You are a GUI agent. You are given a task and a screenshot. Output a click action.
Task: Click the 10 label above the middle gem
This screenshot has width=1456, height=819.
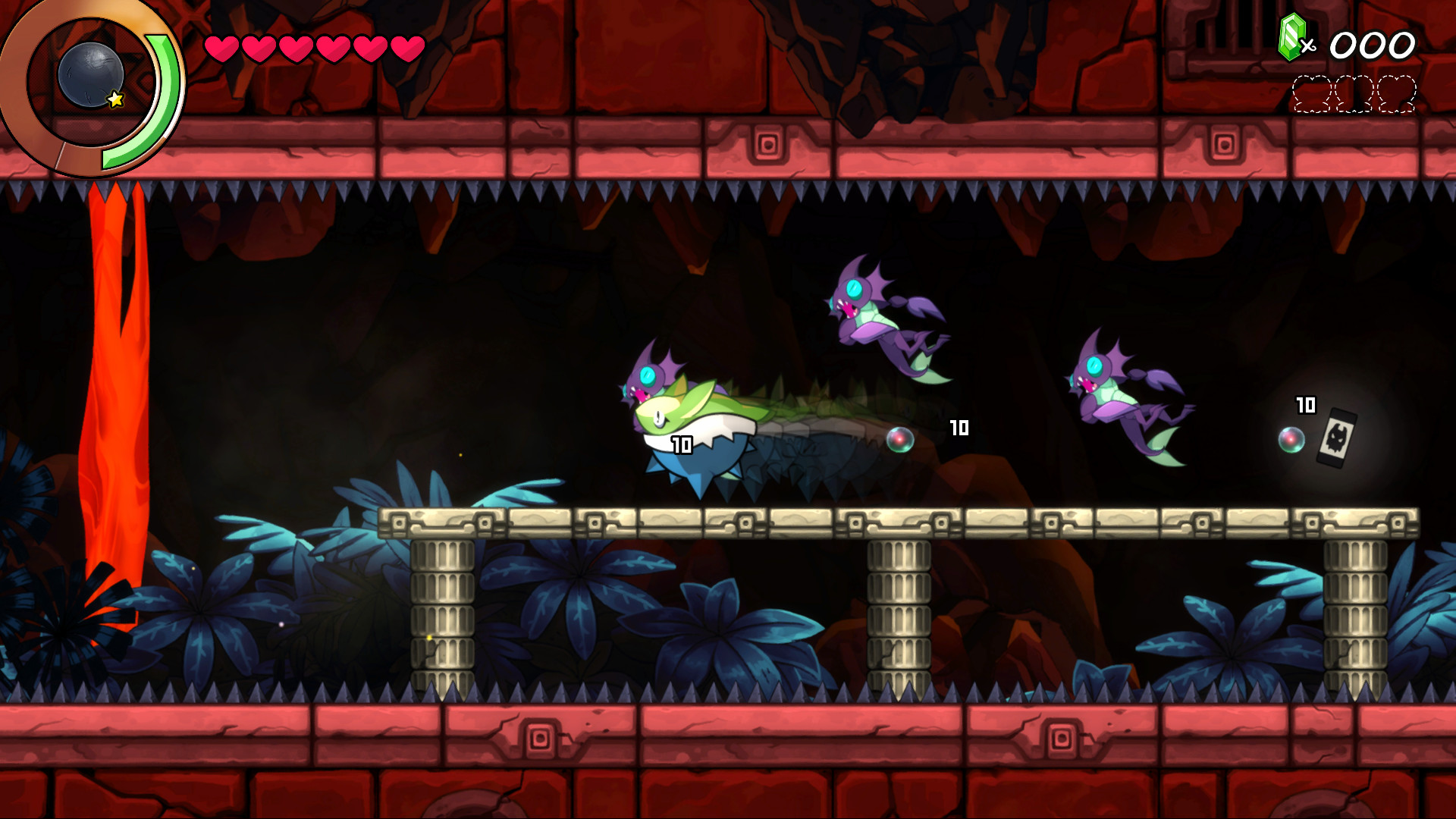[960, 429]
